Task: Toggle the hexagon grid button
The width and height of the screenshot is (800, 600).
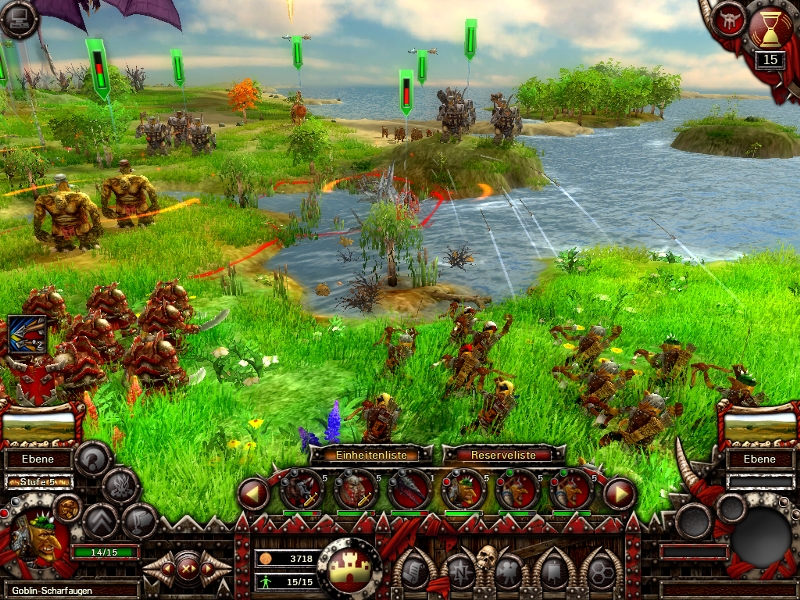Action: [x=602, y=572]
